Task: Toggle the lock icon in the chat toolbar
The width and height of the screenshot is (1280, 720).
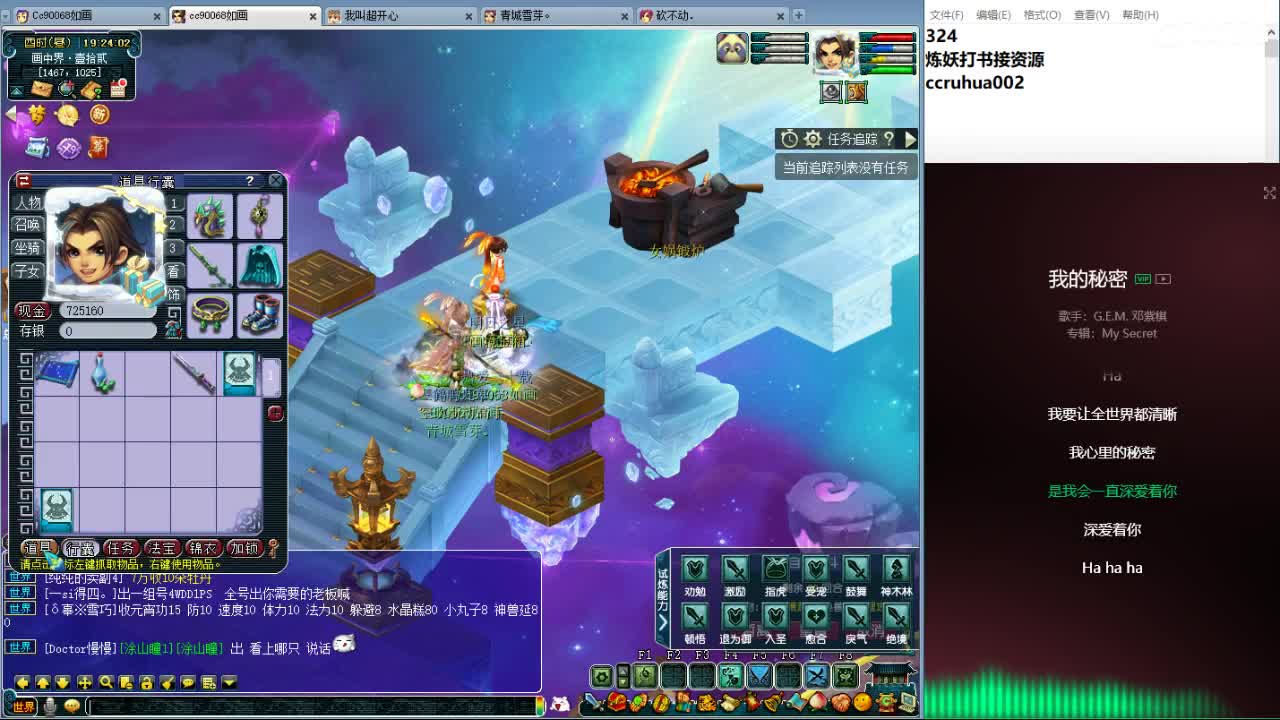Action: pos(146,685)
